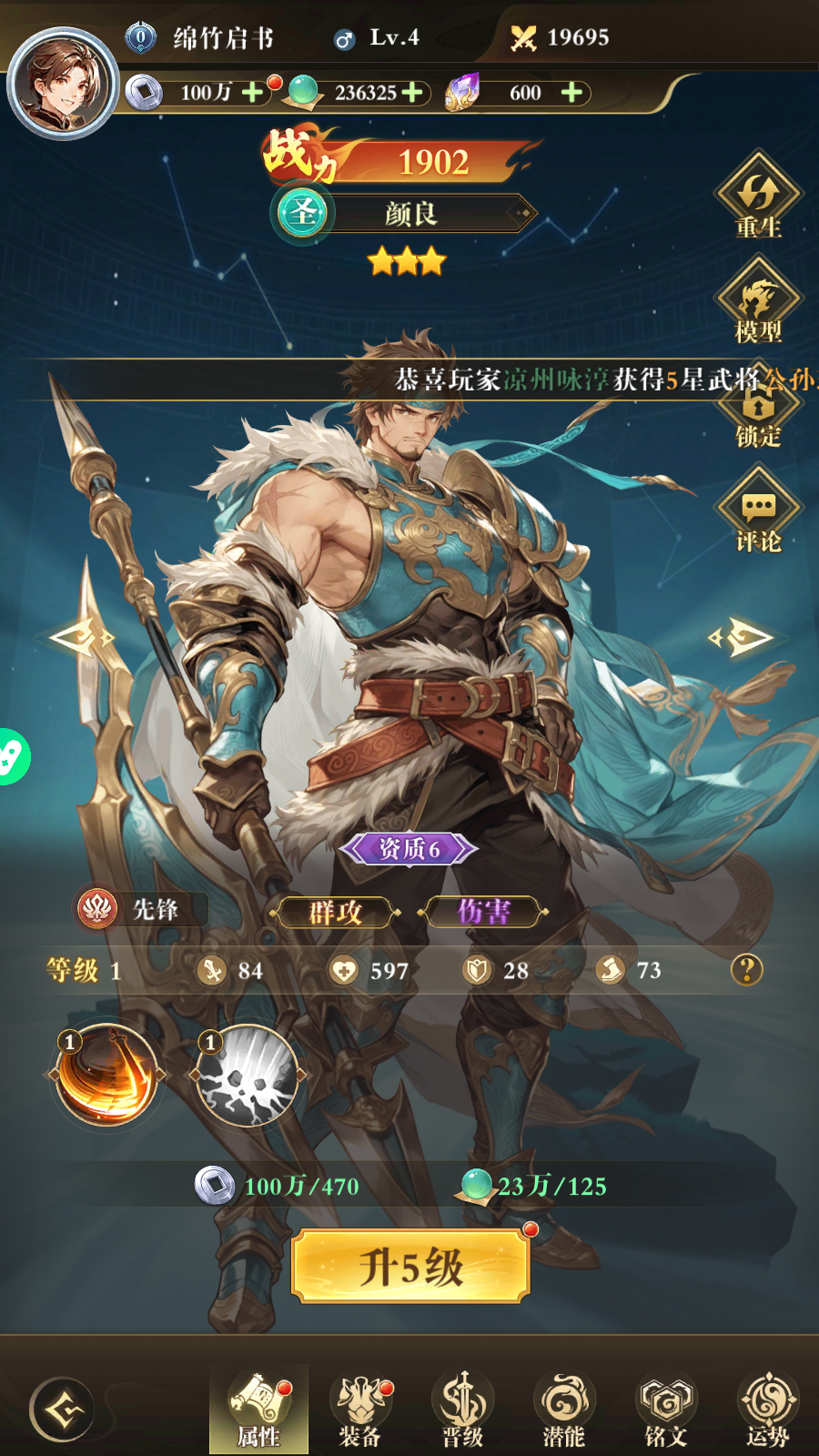Toggle the 锁定 lock button
Image resolution: width=819 pixels, height=1456 pixels.
[x=758, y=416]
